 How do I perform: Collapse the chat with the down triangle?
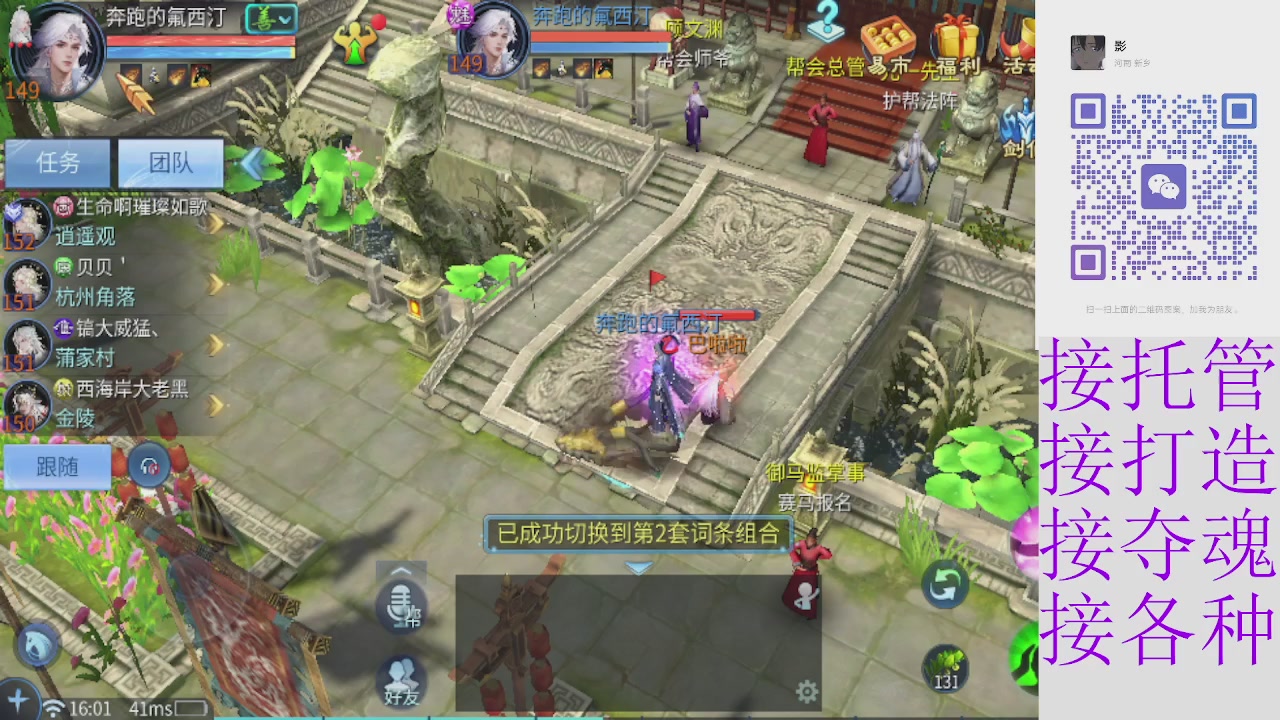pos(637,566)
